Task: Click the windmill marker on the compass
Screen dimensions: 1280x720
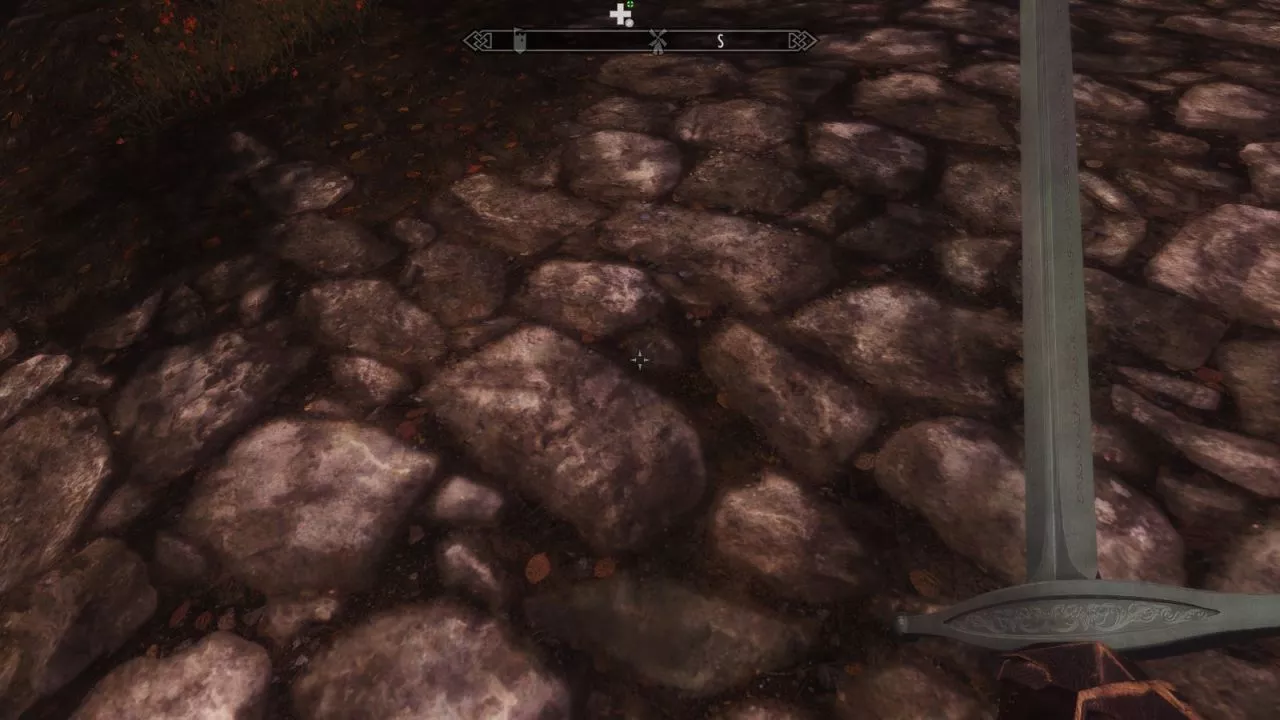Action: 657,41
